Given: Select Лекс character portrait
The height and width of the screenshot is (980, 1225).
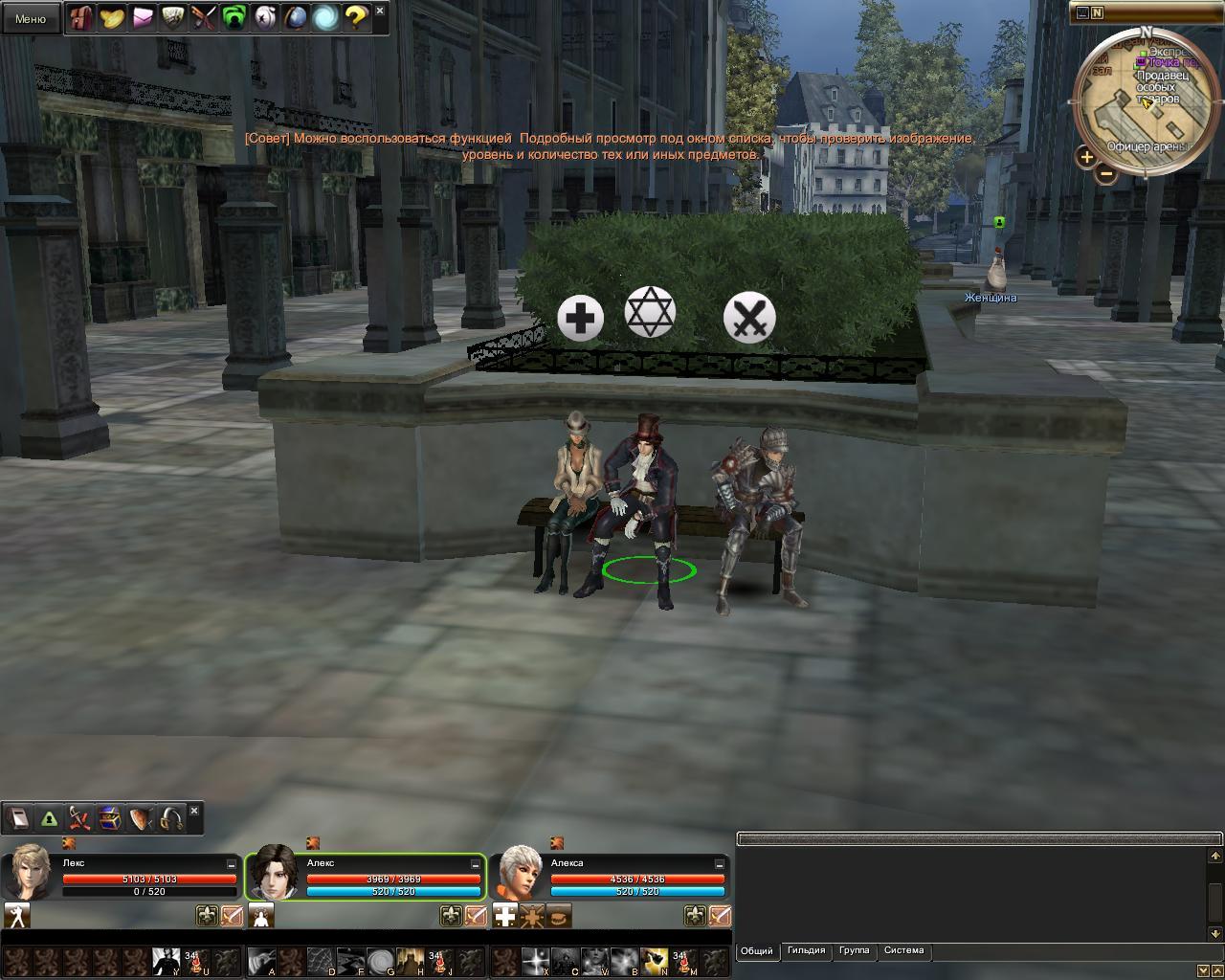Looking at the screenshot, I should [30, 872].
